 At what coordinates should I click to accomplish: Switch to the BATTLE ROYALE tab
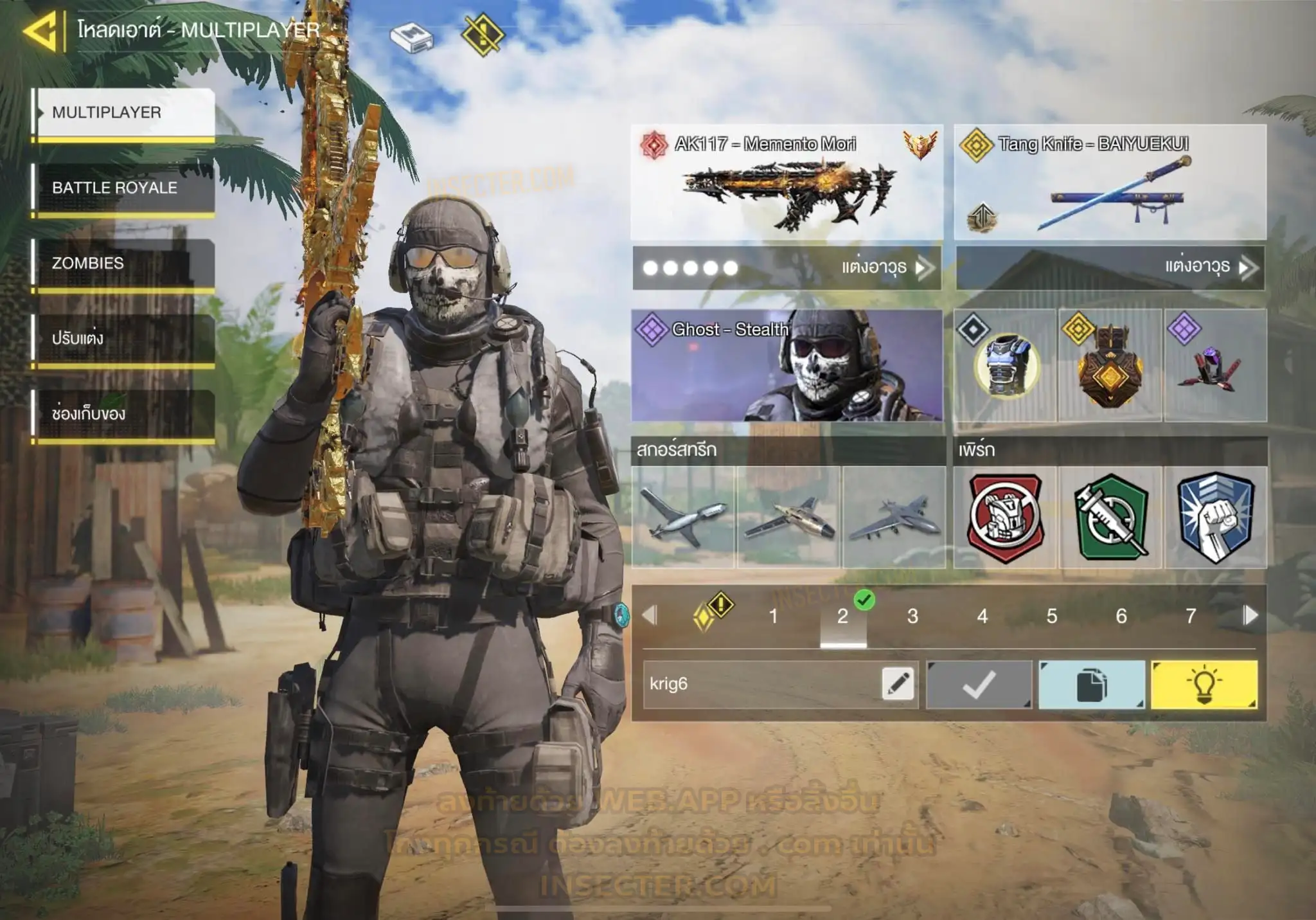(x=124, y=188)
